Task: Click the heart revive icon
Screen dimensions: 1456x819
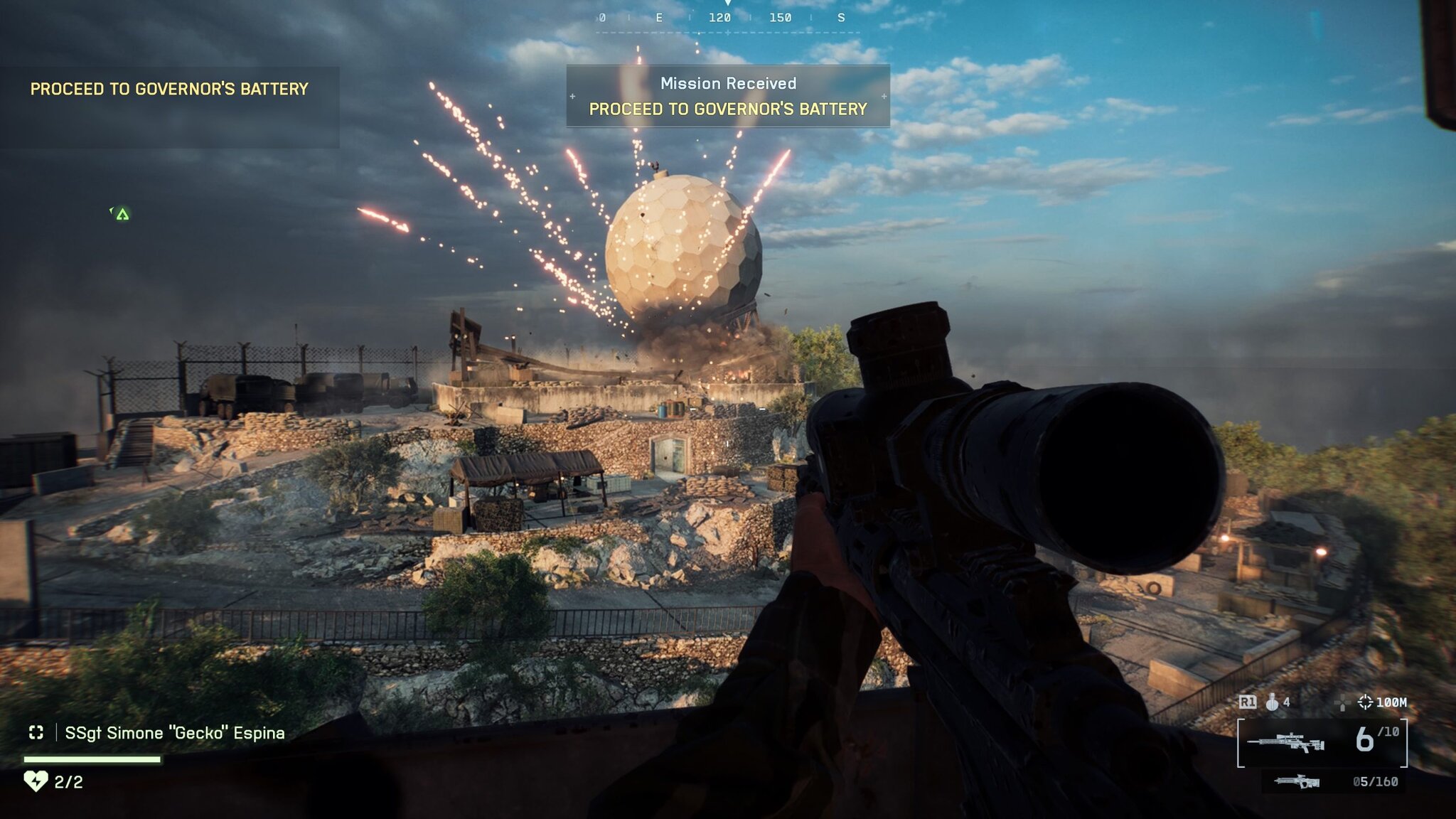Action: pyautogui.click(x=36, y=781)
